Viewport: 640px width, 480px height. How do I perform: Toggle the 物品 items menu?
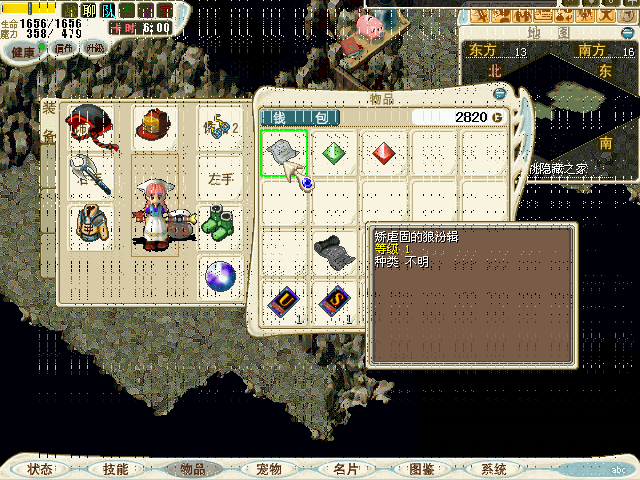pos(191,468)
